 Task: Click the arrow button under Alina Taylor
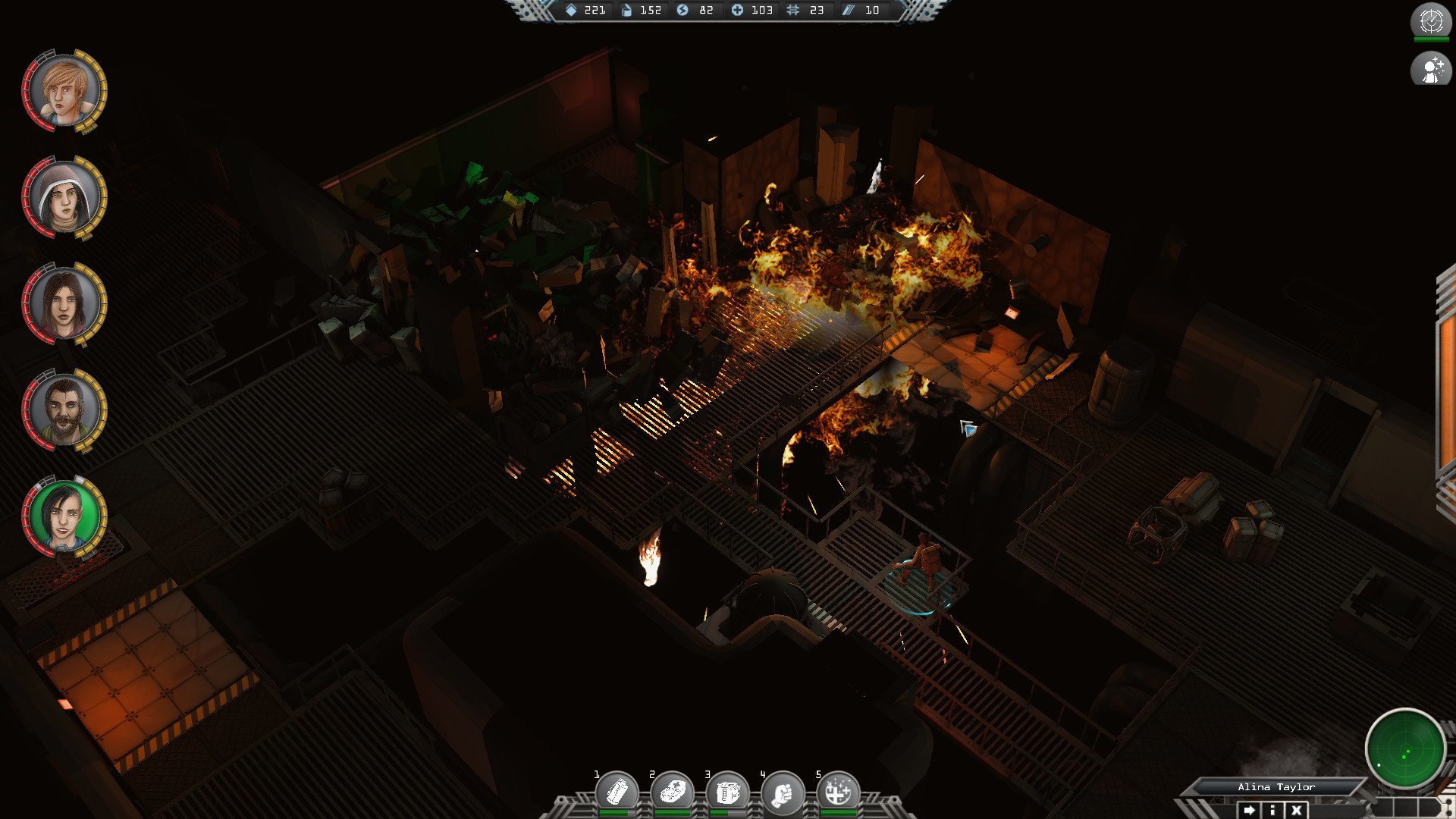click(x=1249, y=810)
